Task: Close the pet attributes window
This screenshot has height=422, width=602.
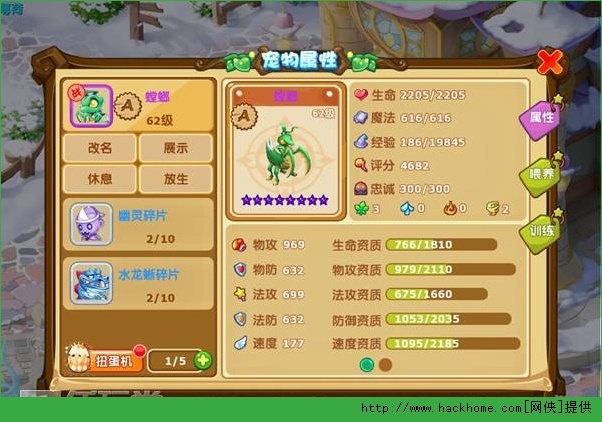Action: tap(548, 62)
